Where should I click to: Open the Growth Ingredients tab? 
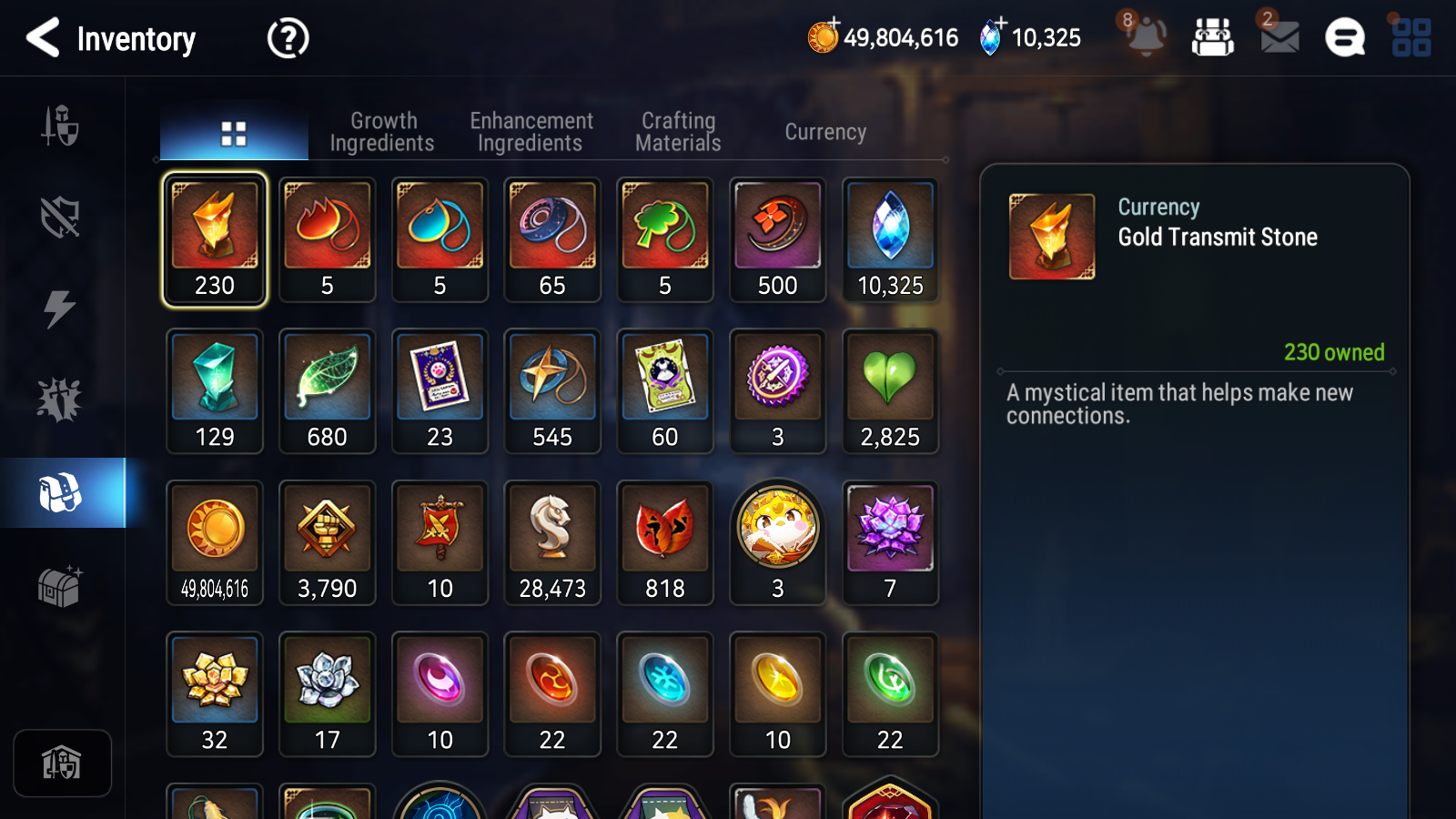tap(383, 131)
